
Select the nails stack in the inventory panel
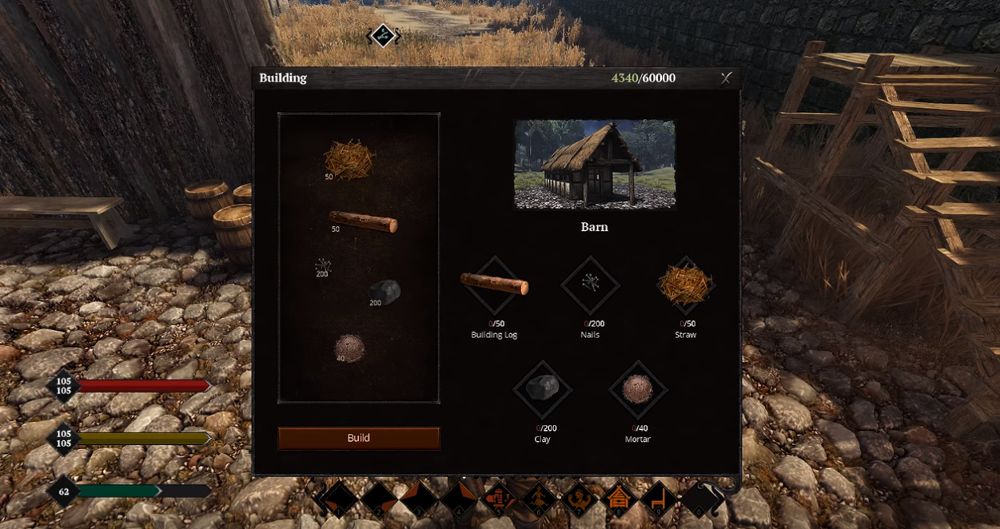pos(323,267)
